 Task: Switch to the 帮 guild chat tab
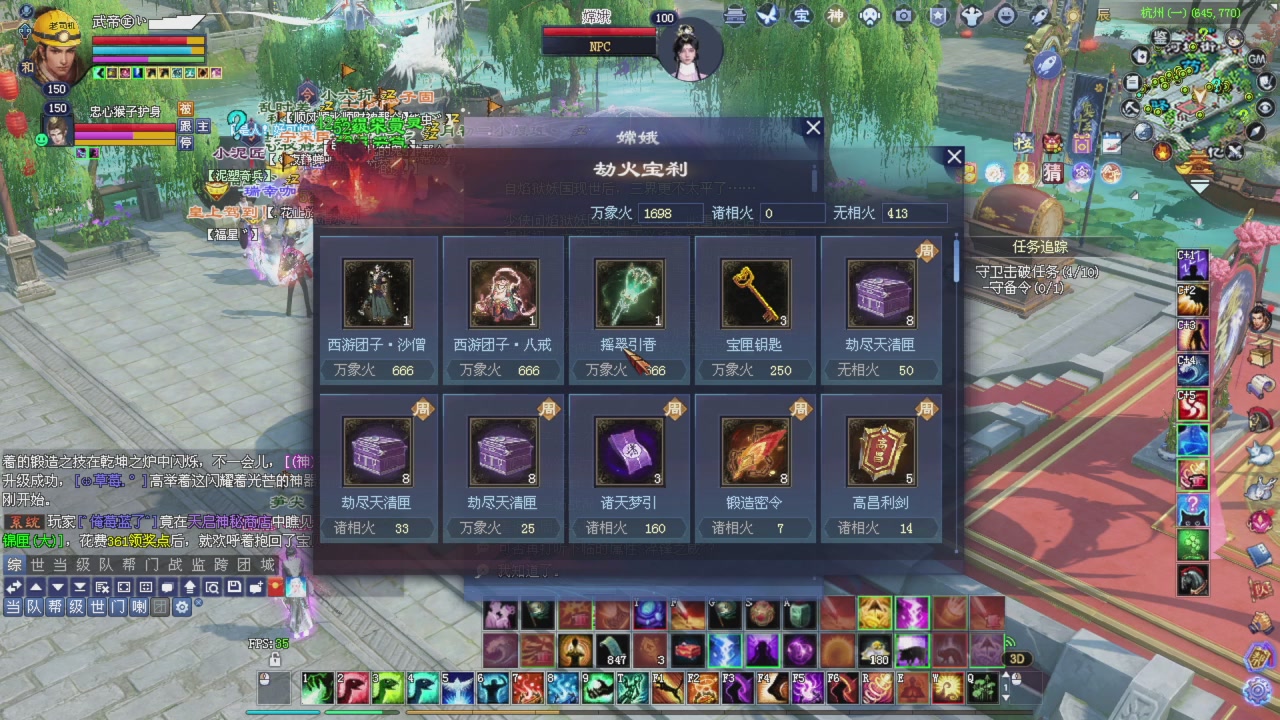(x=130, y=563)
